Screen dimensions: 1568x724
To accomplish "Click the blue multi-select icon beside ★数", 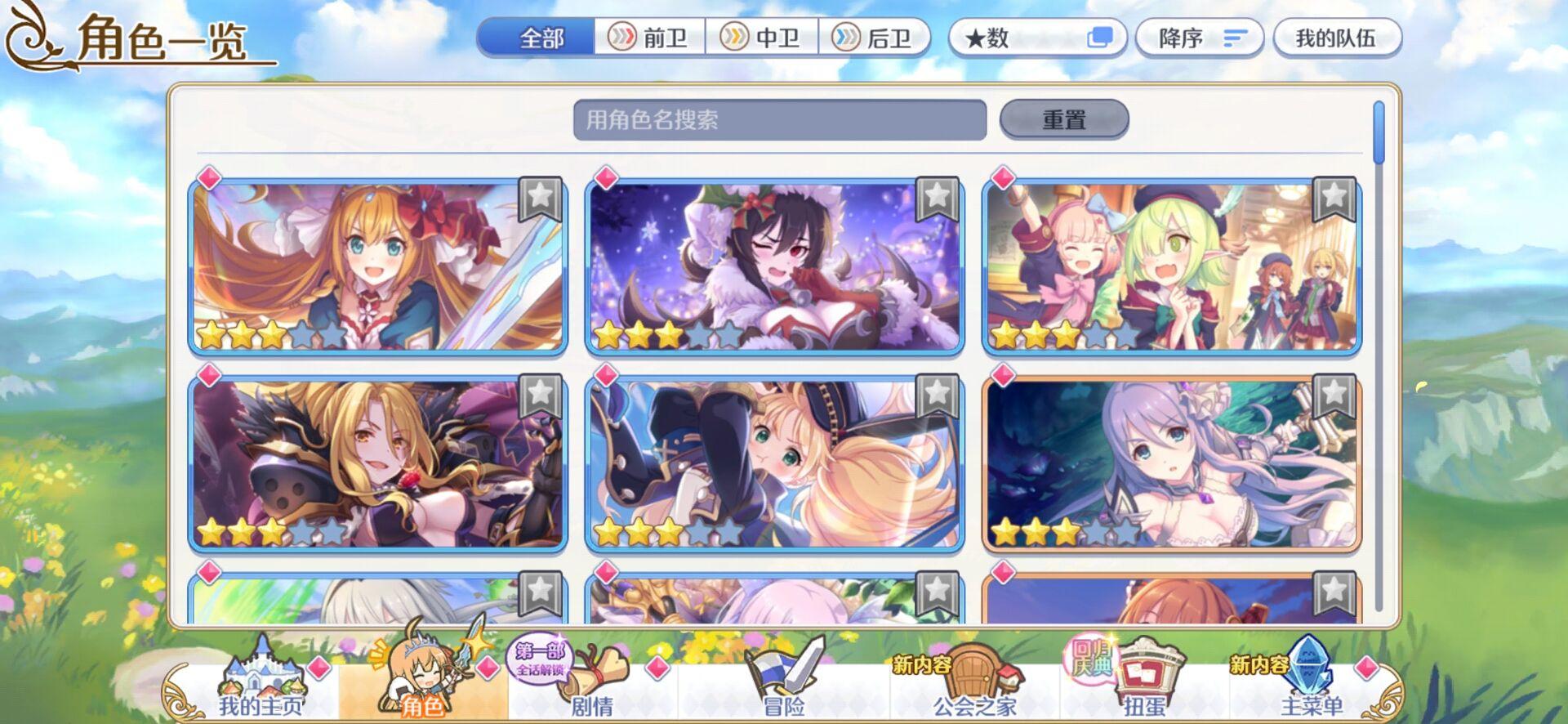I will tap(1098, 37).
